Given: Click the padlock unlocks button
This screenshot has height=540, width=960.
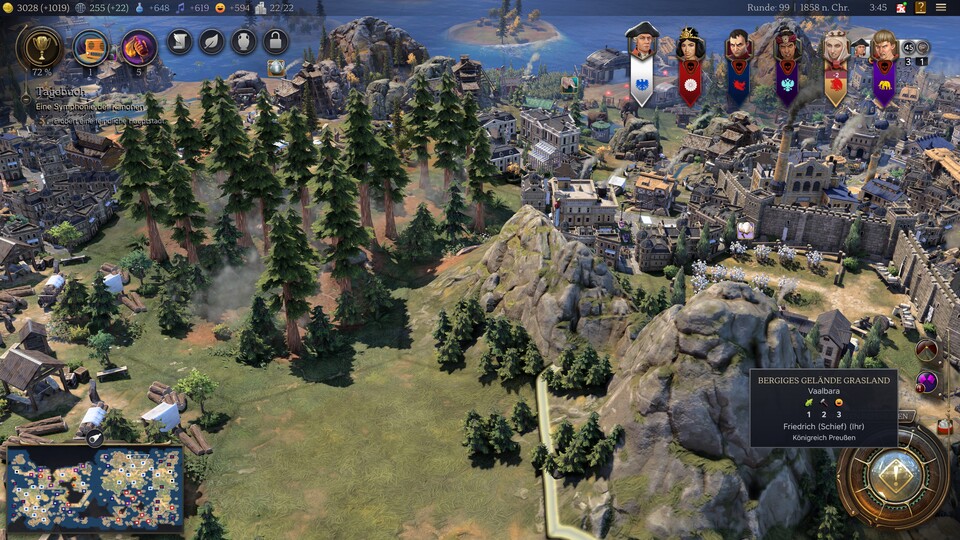Looking at the screenshot, I should [x=275, y=41].
